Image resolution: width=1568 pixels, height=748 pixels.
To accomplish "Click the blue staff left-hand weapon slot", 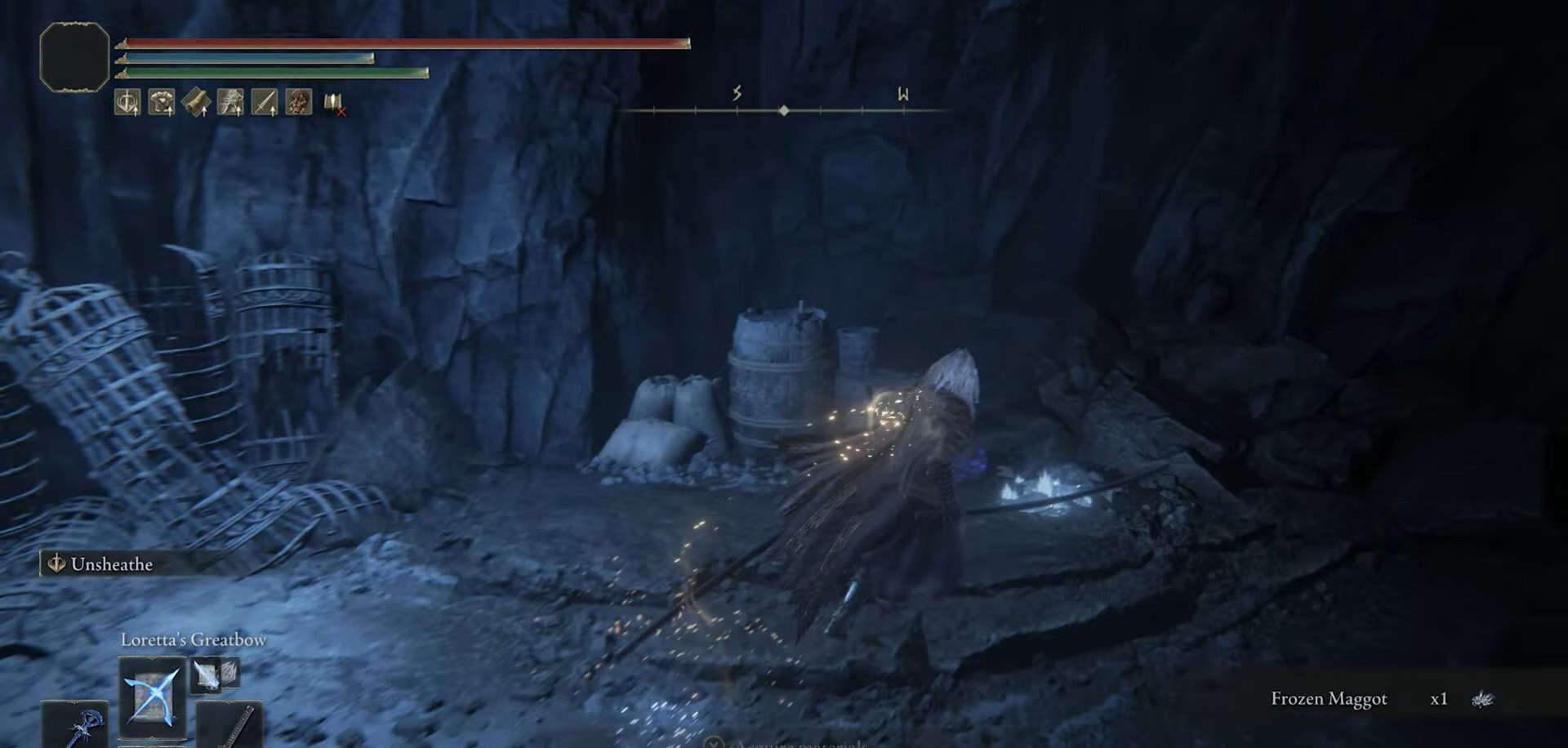I will [75, 724].
